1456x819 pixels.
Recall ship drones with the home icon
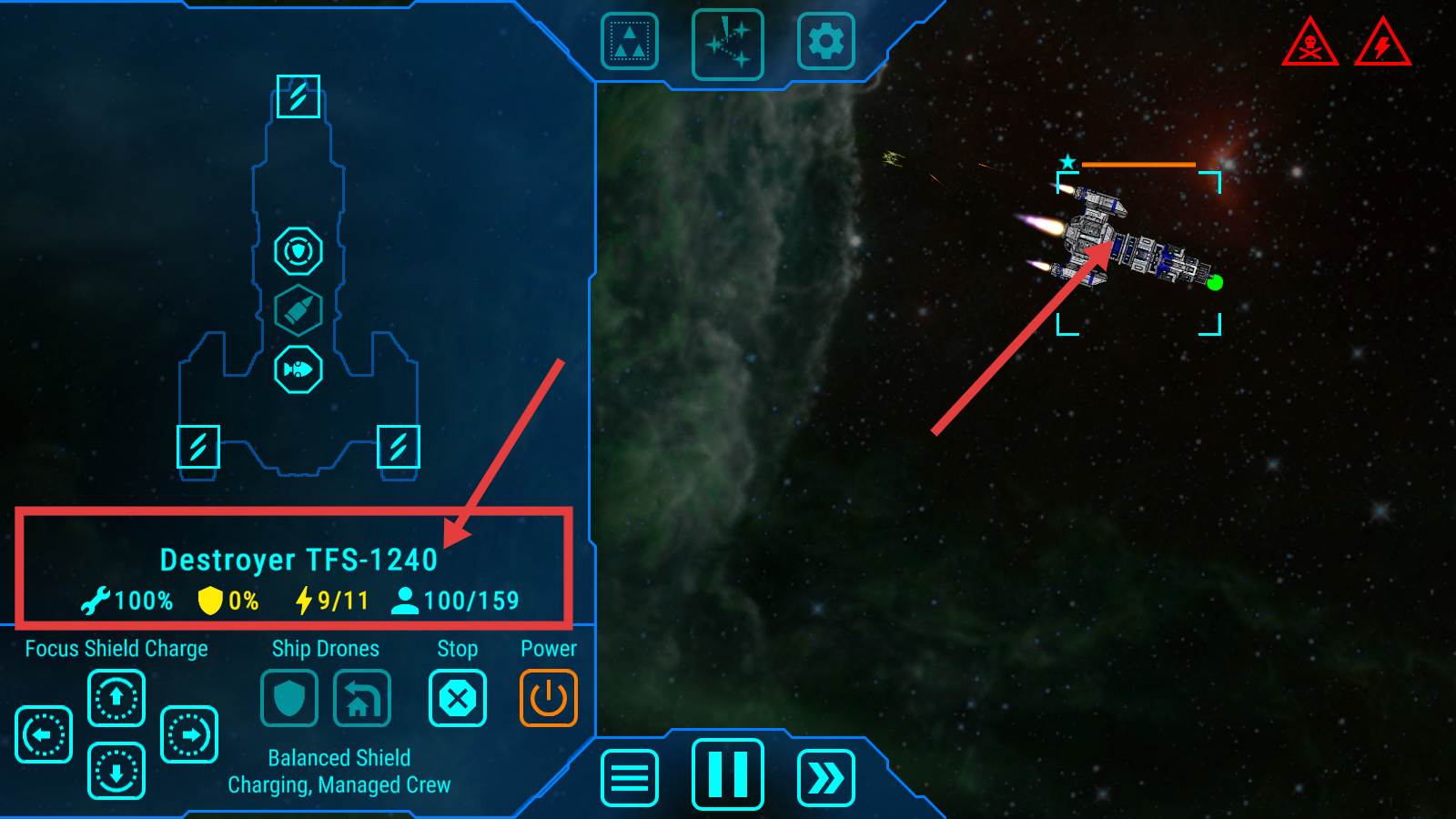click(361, 698)
